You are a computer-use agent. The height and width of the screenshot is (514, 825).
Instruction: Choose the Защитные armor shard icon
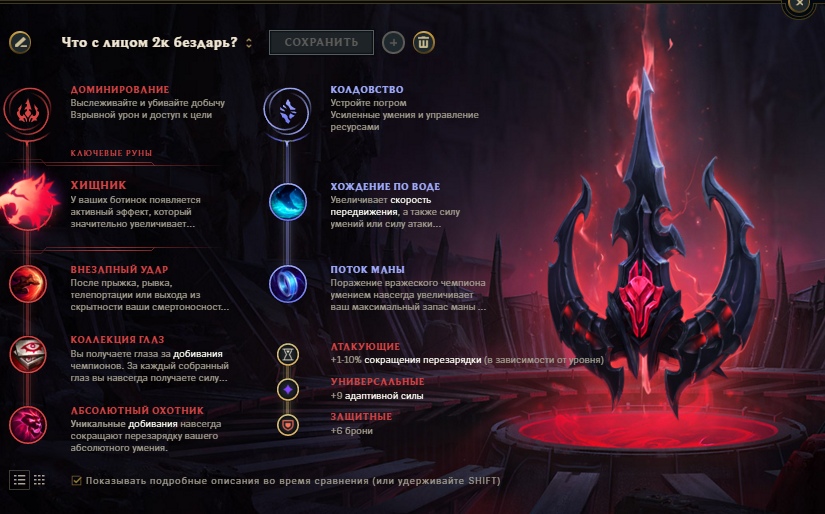point(288,425)
